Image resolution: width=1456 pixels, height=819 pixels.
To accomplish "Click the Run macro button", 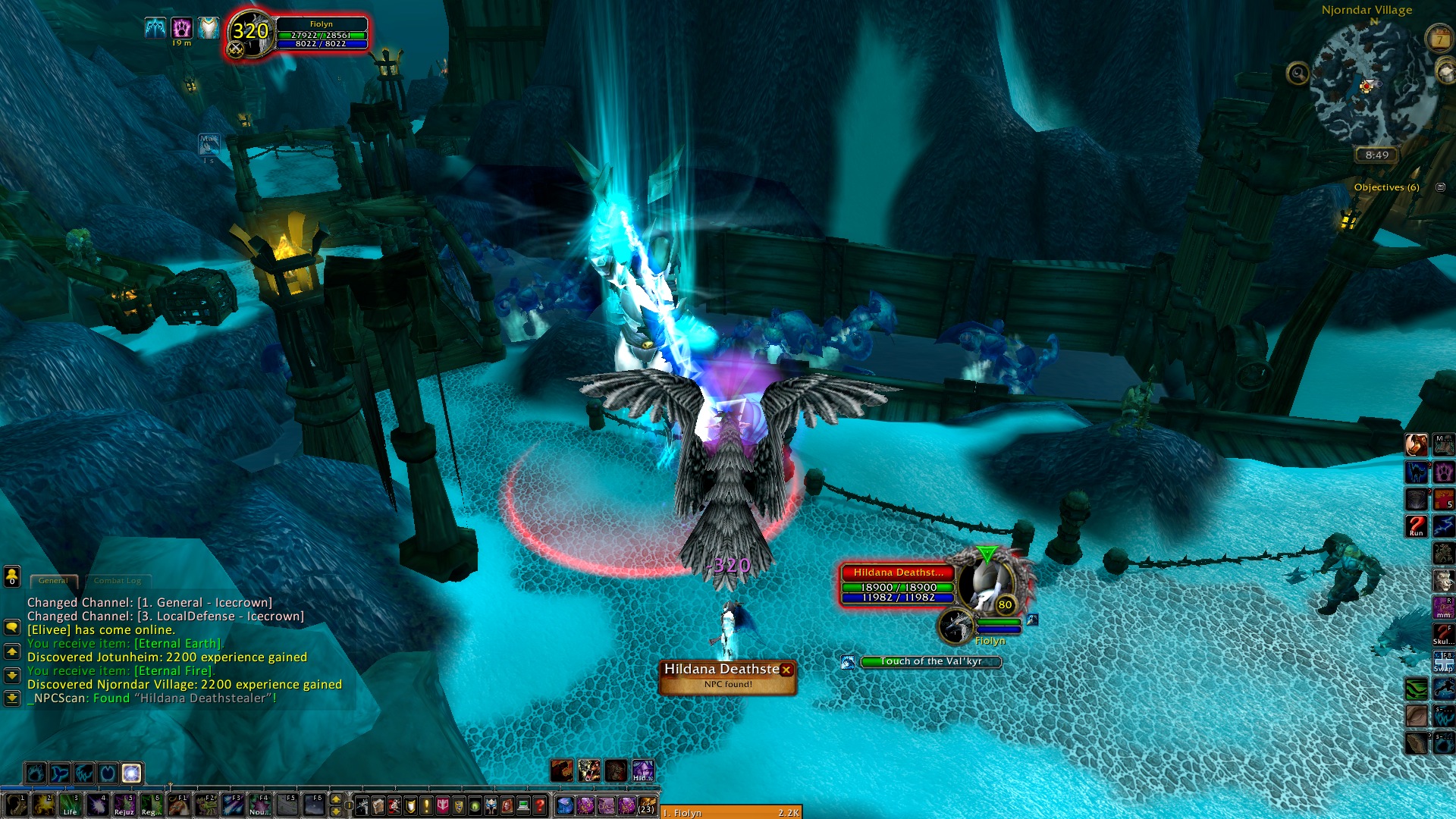I will point(1416,526).
